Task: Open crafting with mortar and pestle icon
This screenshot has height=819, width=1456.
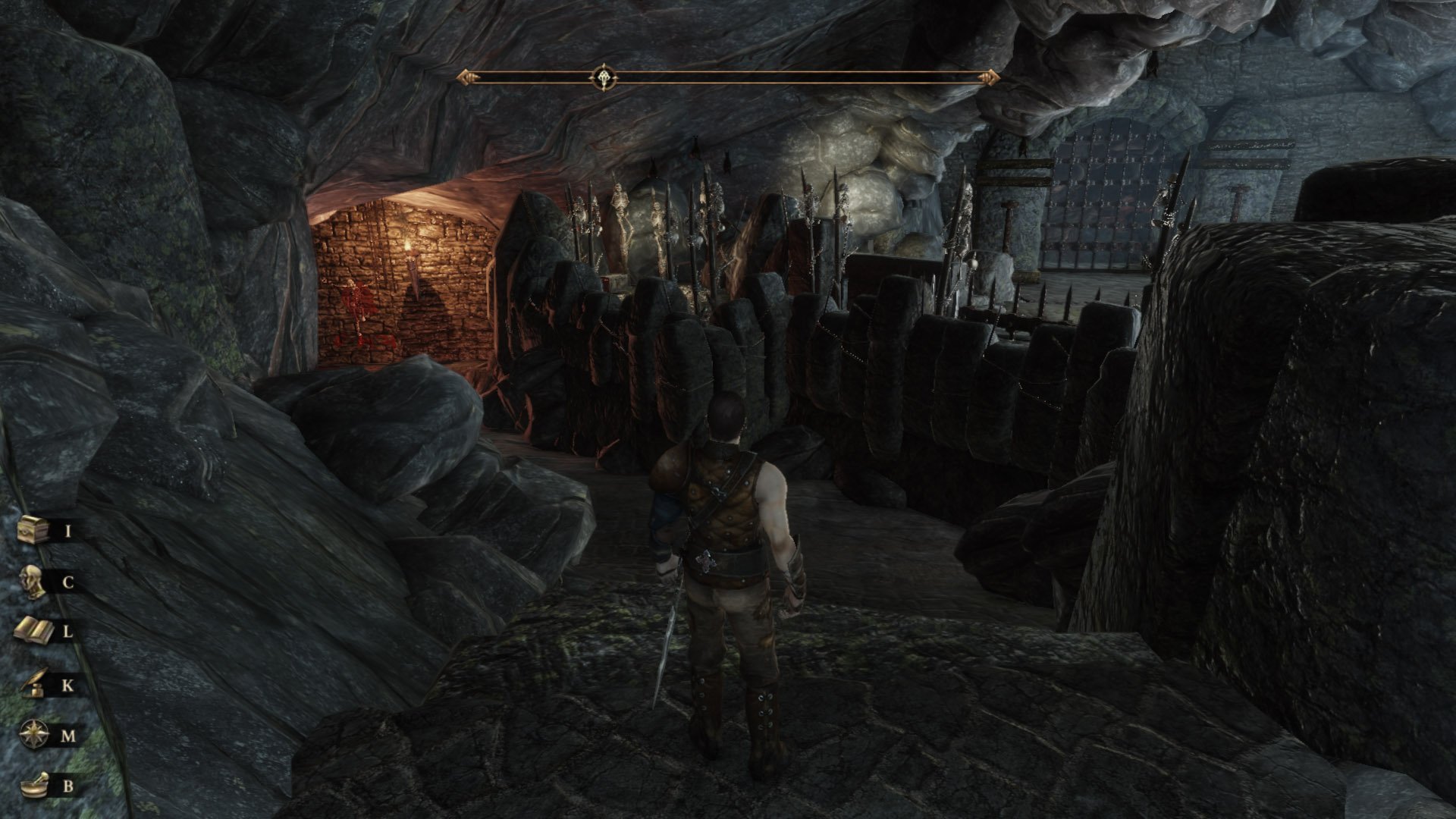Action: click(x=35, y=785)
